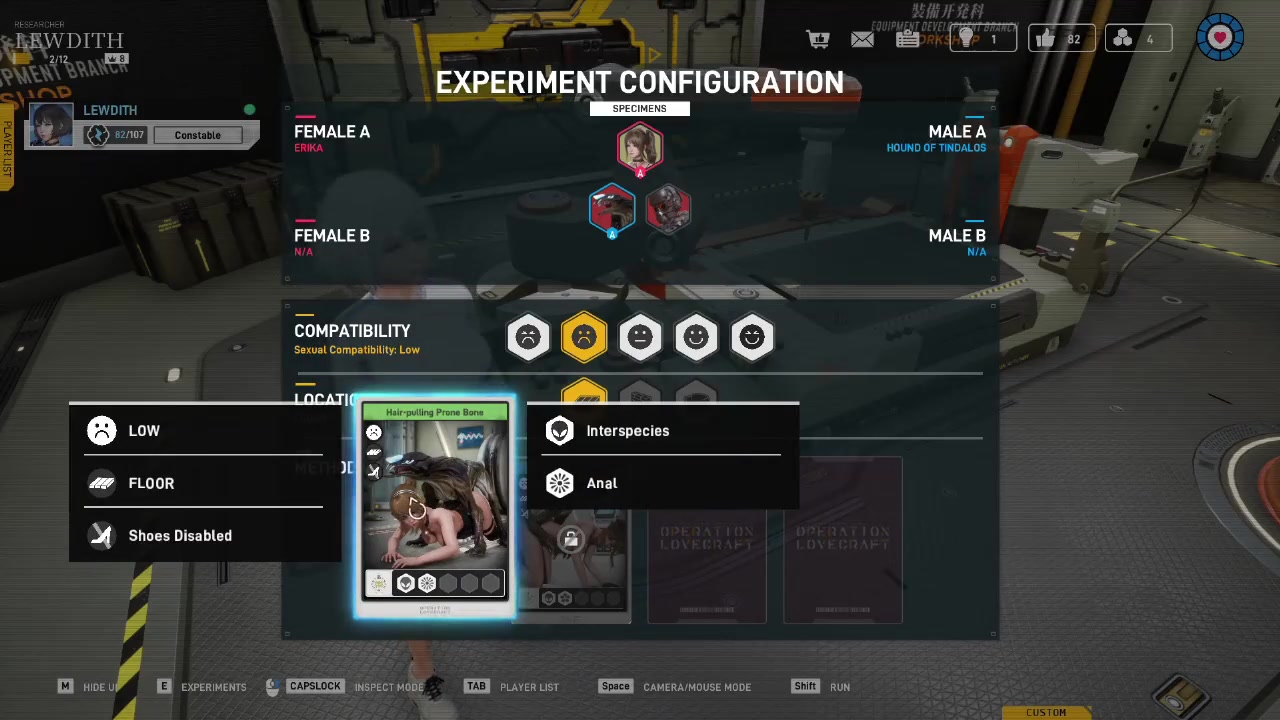
Task: Open the Player List side tab
Action: coord(7,150)
